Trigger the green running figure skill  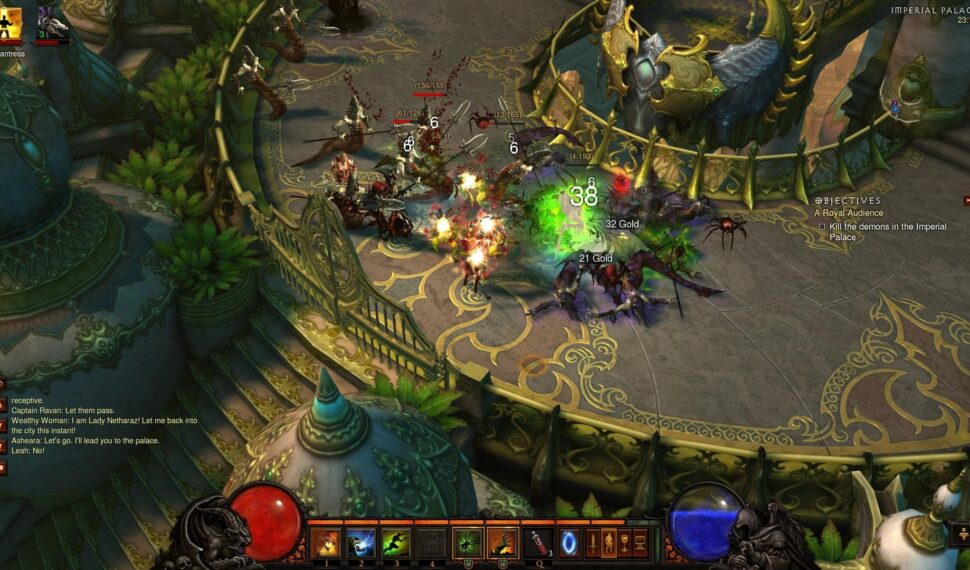click(396, 543)
